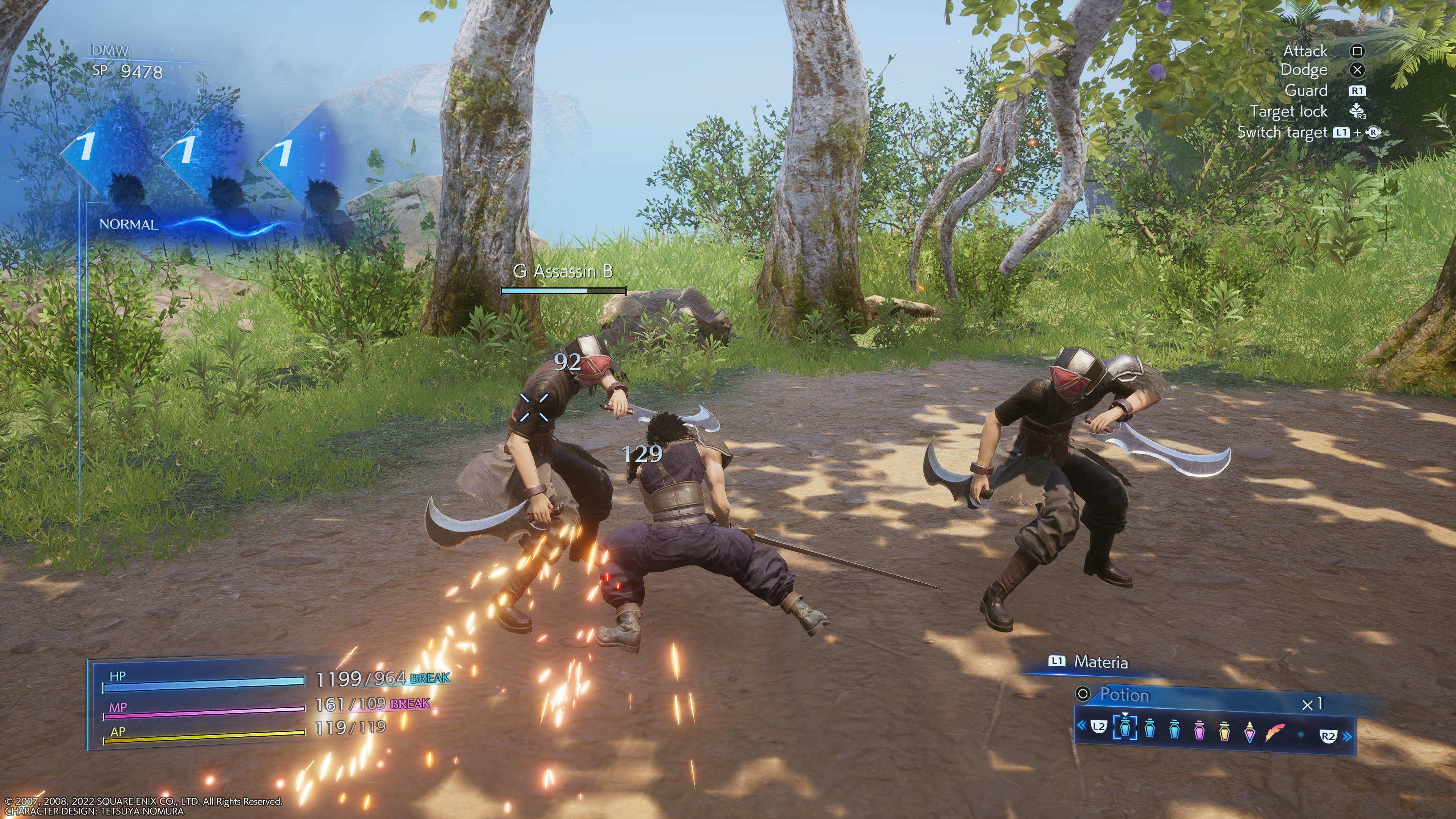Click the right double-arrow on item bar
Screen dimensions: 1456x819
(x=1348, y=736)
